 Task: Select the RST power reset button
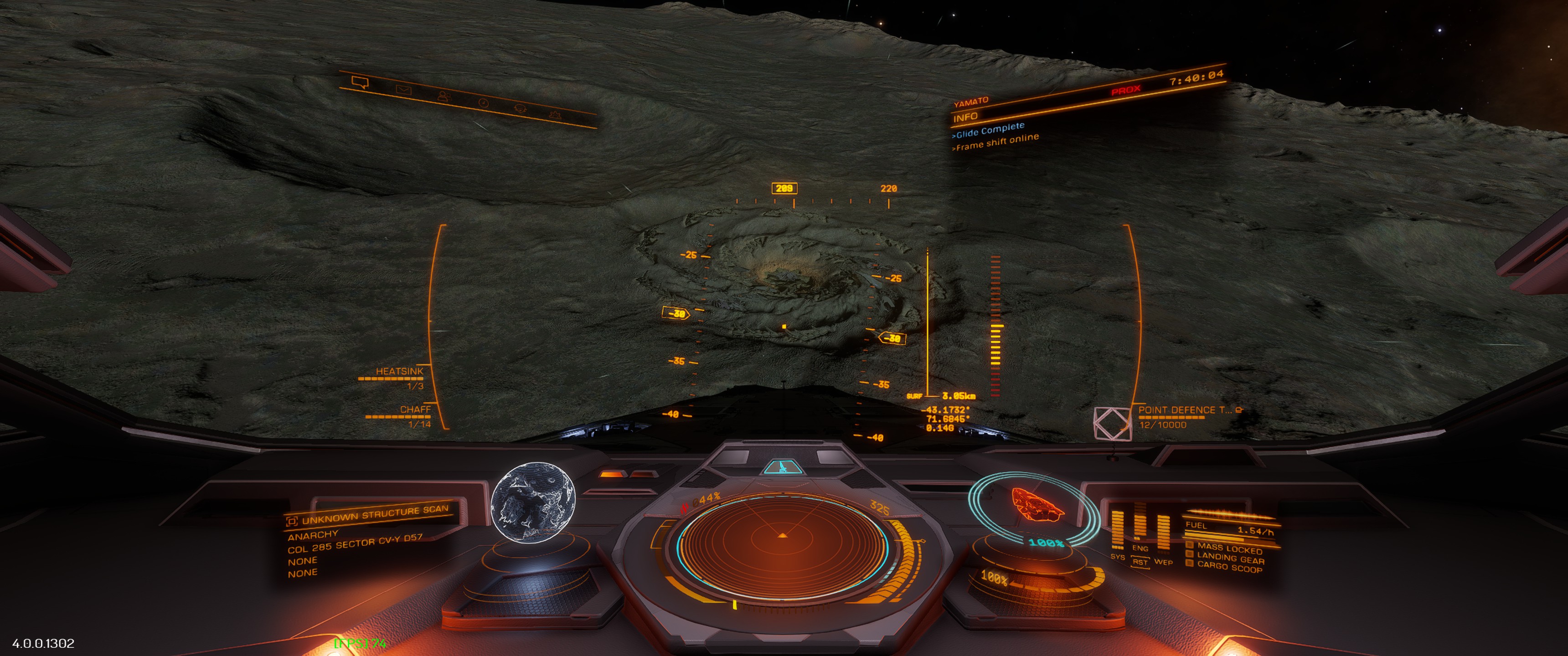(1140, 562)
